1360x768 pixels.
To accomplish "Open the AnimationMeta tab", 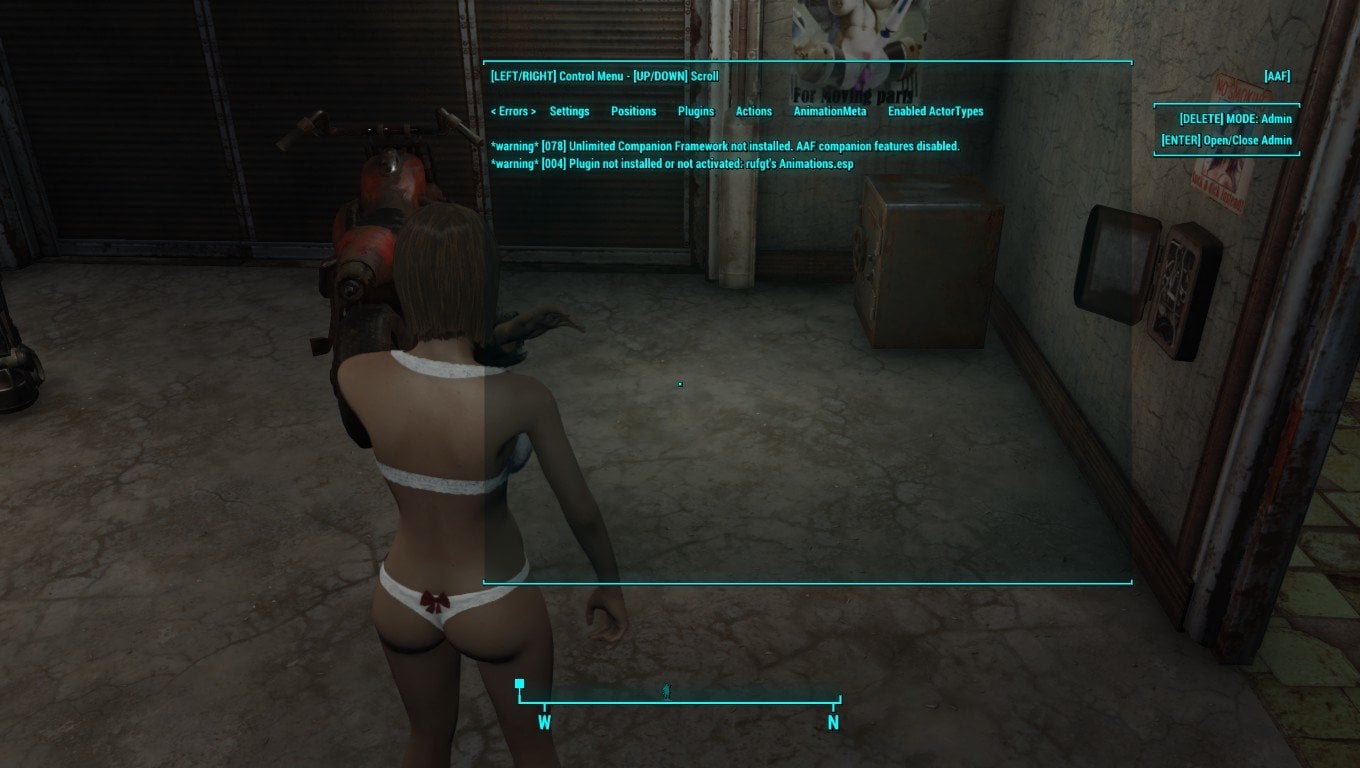I will point(830,111).
